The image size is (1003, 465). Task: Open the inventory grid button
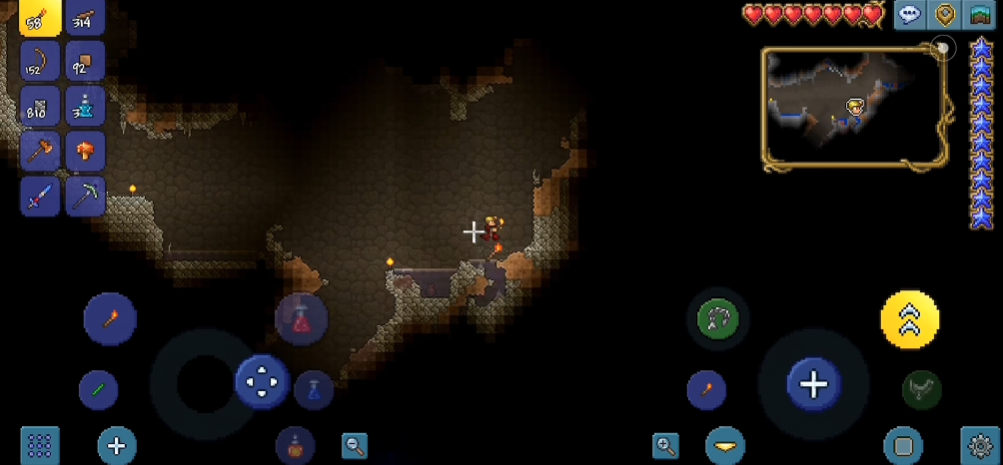40,446
